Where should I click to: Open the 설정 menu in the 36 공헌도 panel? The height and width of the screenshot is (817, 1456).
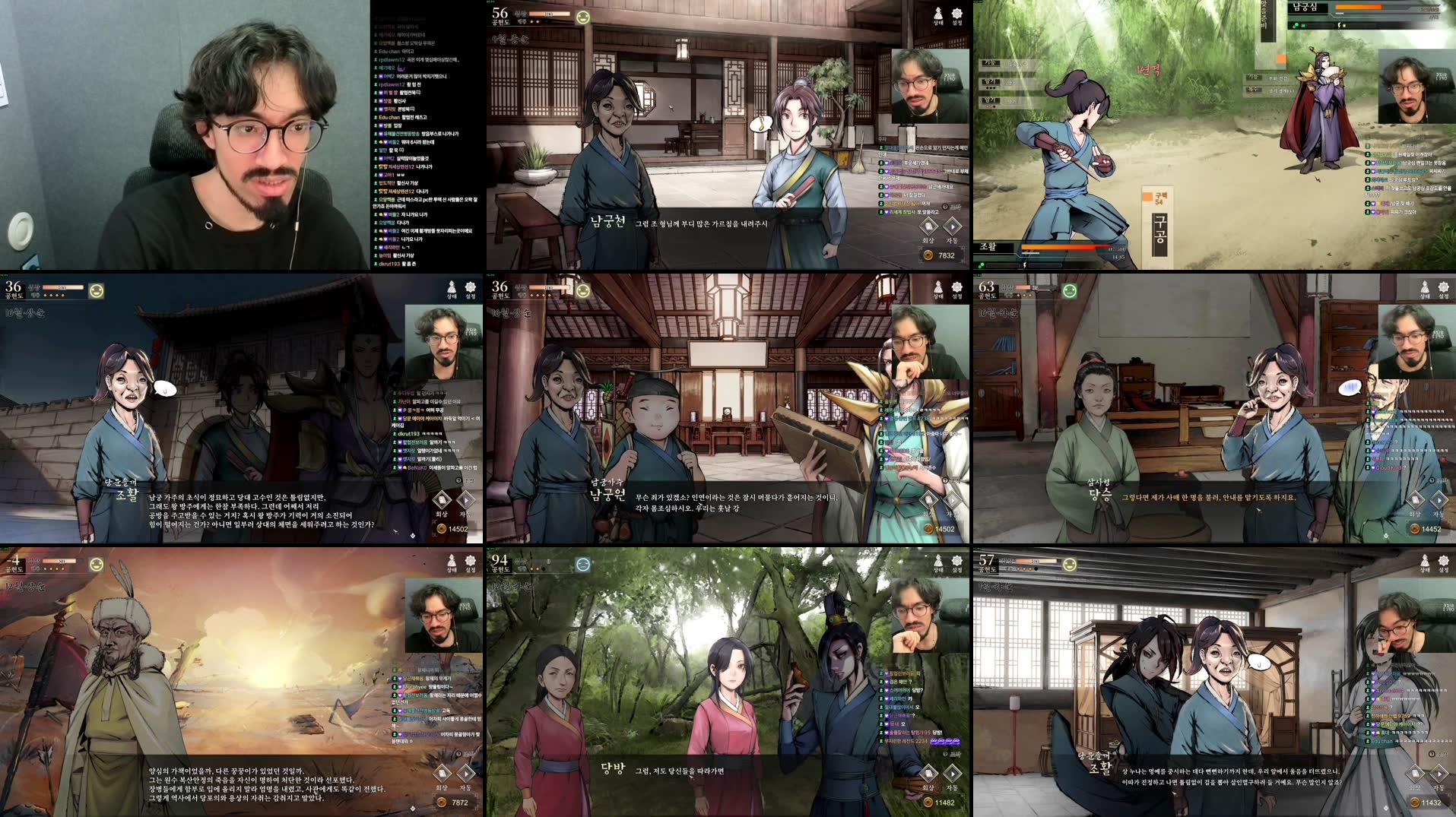click(x=470, y=287)
